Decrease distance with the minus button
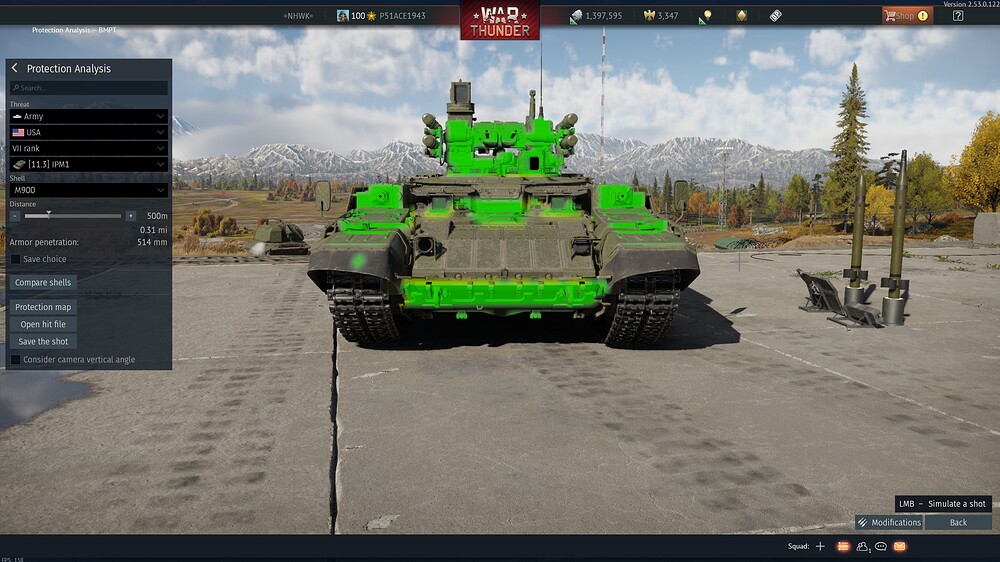This screenshot has width=1000, height=562. pyautogui.click(x=15, y=216)
